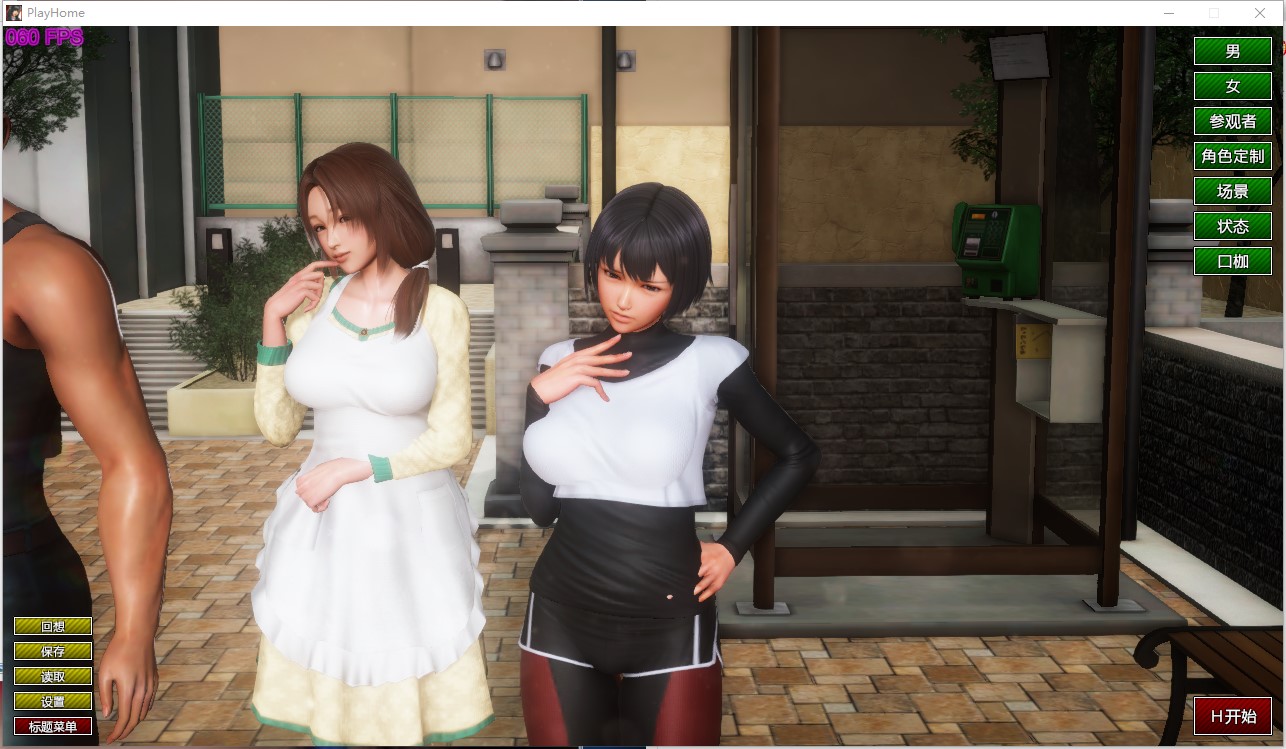Viewport: 1286px width, 749px height.
Task: Close the PlayHome window
Action: pos(1259,13)
